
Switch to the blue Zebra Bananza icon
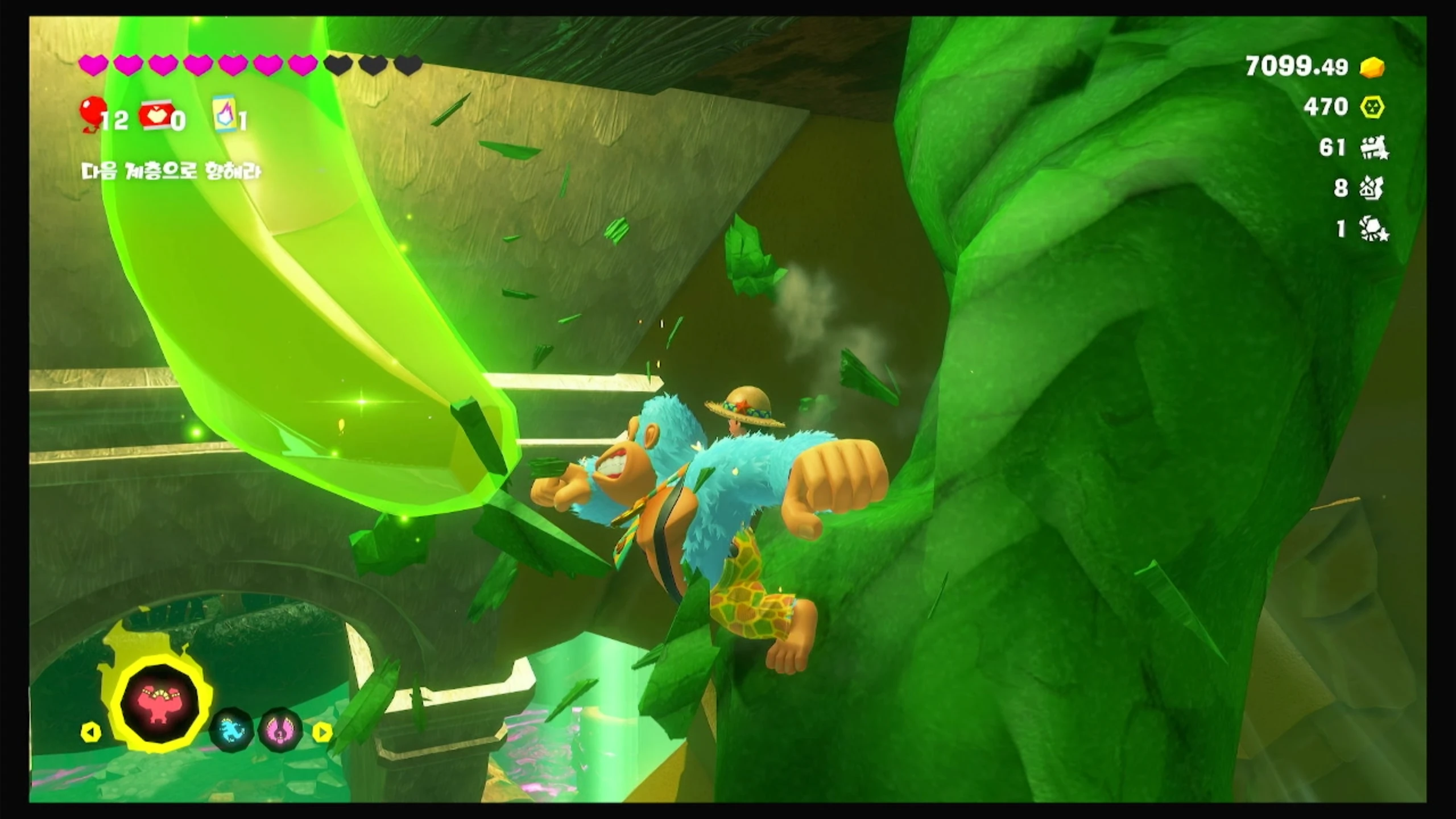click(x=231, y=729)
